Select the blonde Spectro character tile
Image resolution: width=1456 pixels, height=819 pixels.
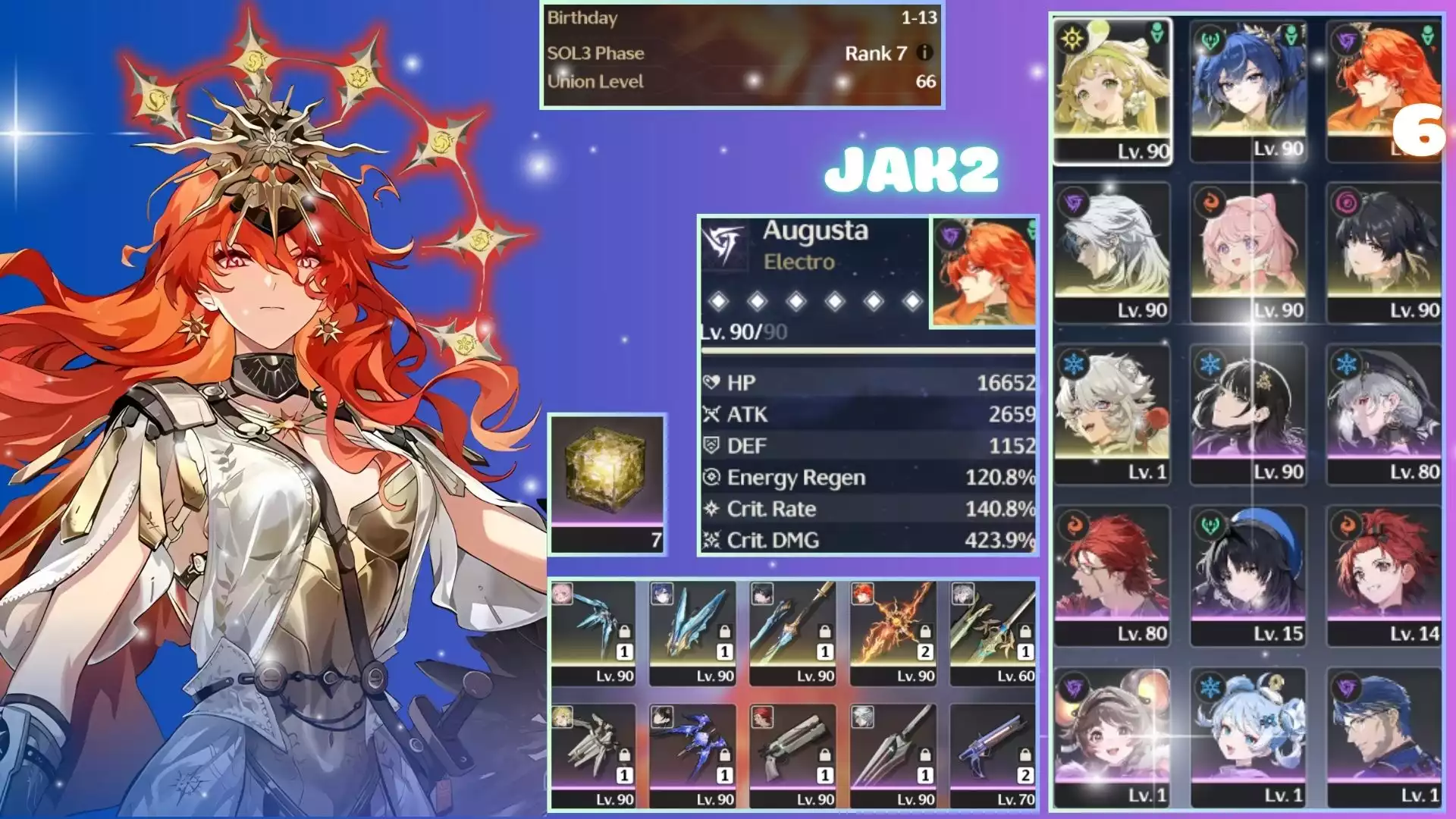point(1112,89)
